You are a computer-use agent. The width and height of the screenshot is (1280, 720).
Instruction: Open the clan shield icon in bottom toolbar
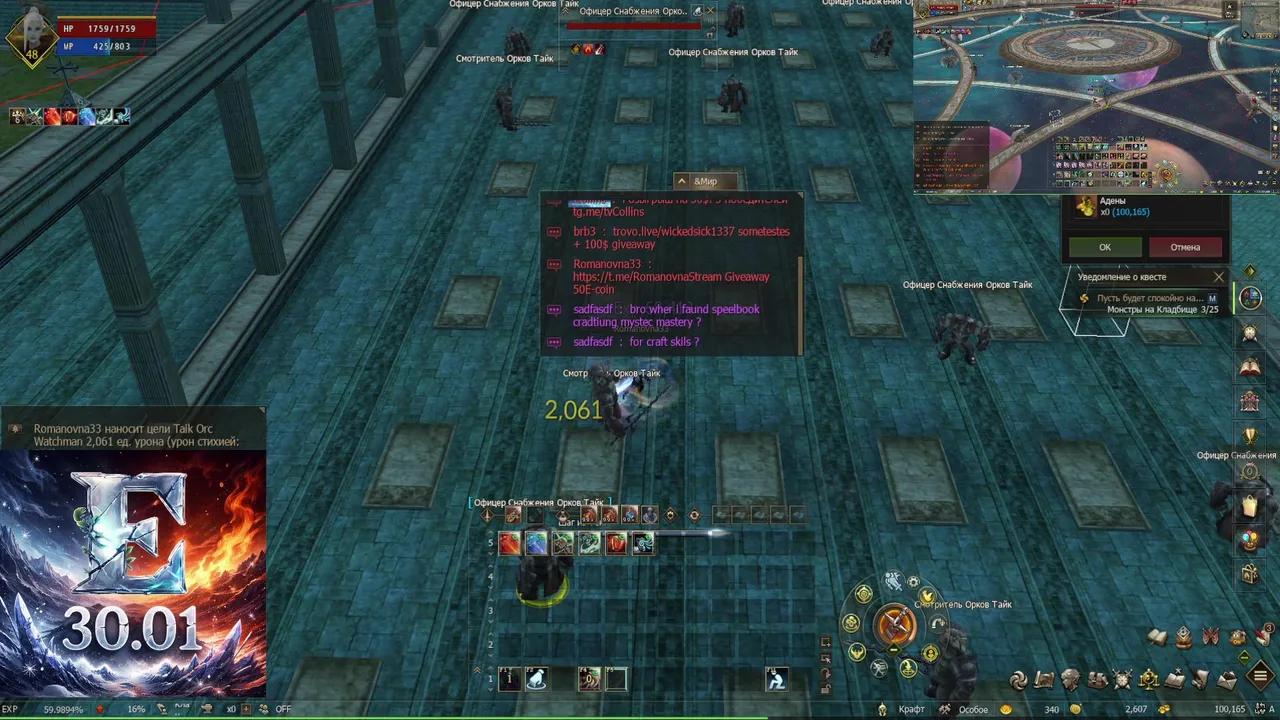pyautogui.click(x=1123, y=681)
